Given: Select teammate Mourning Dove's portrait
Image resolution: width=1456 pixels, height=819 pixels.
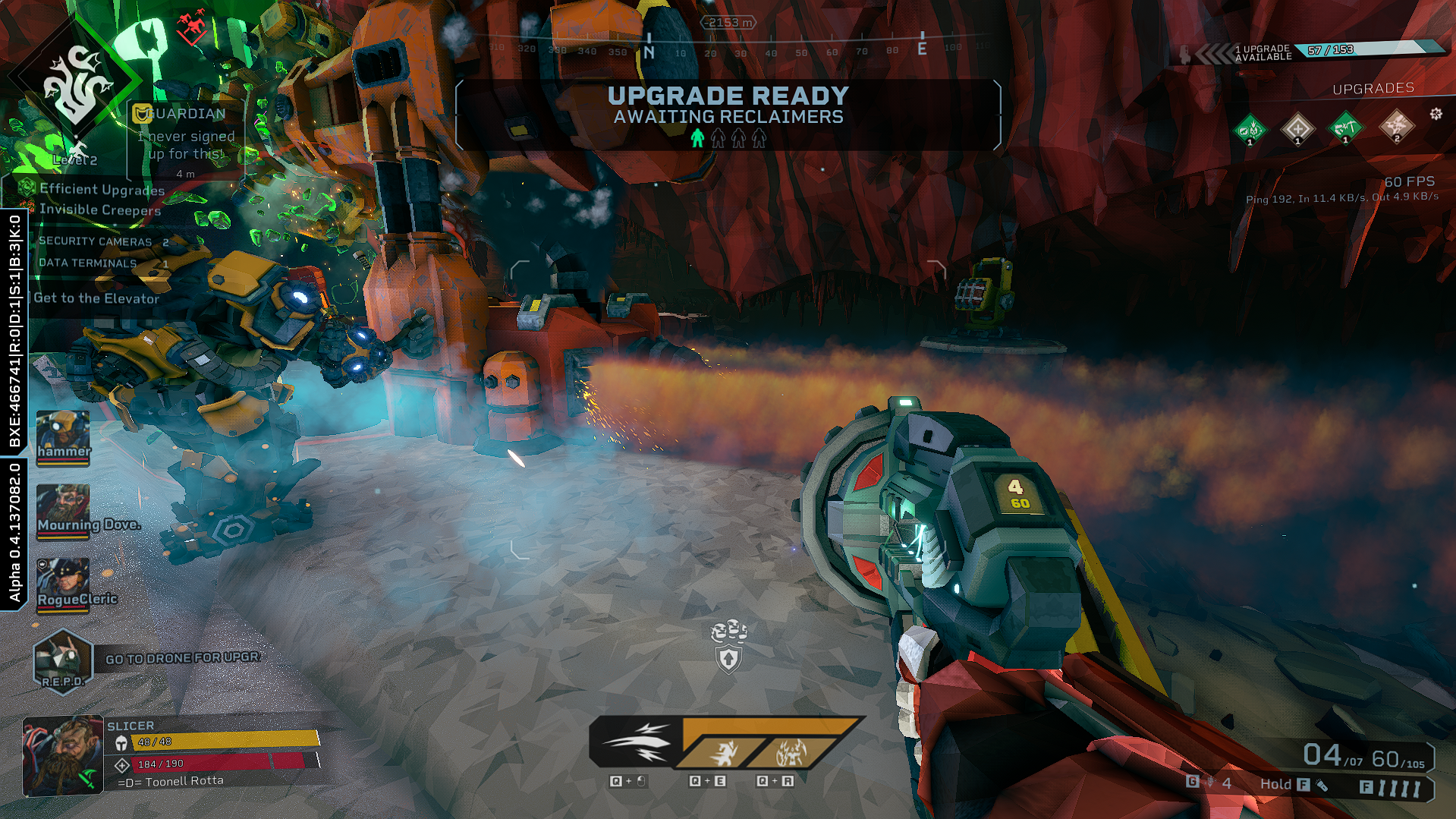Looking at the screenshot, I should 63,509.
